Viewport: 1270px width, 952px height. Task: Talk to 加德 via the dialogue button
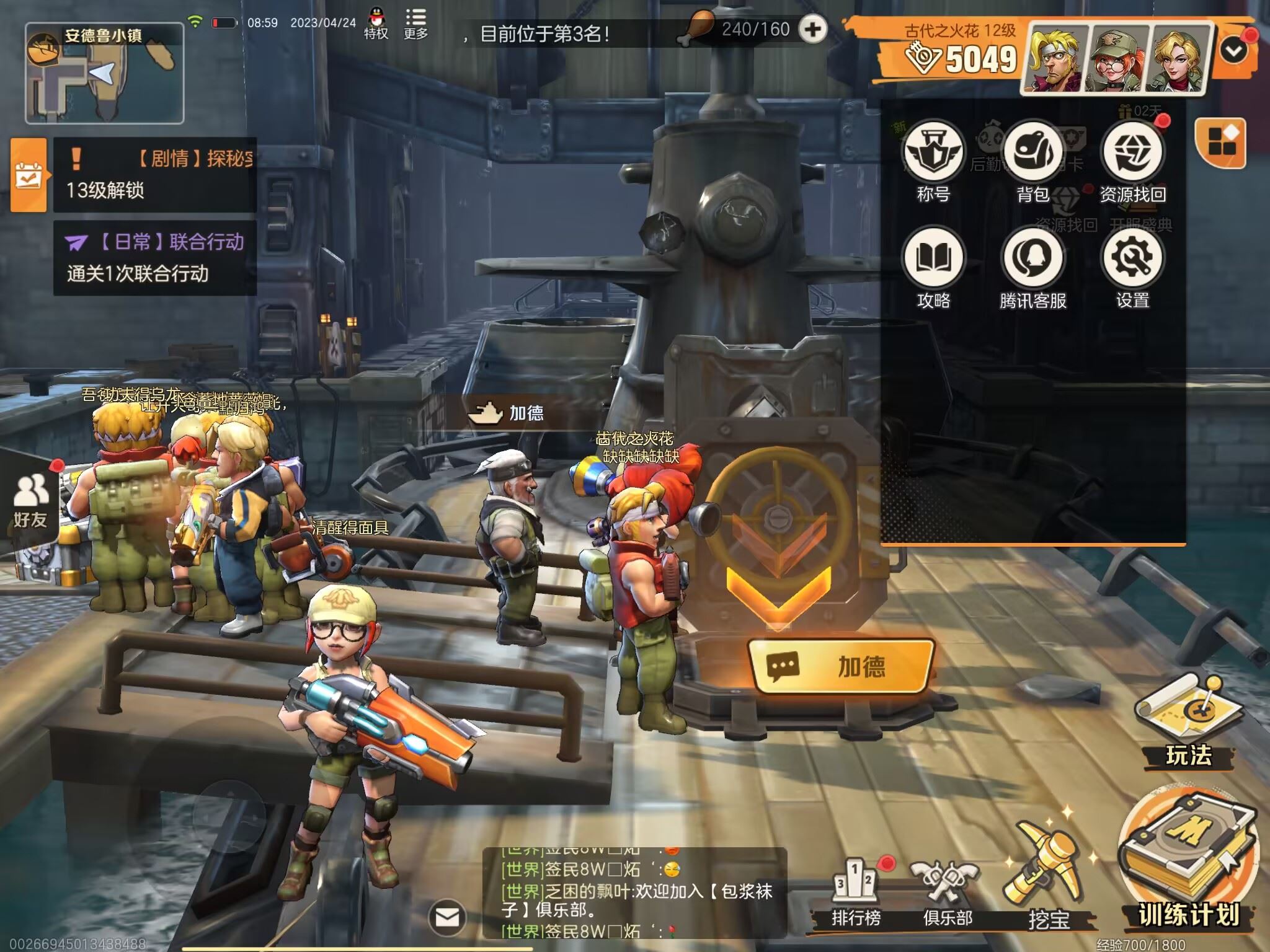841,667
